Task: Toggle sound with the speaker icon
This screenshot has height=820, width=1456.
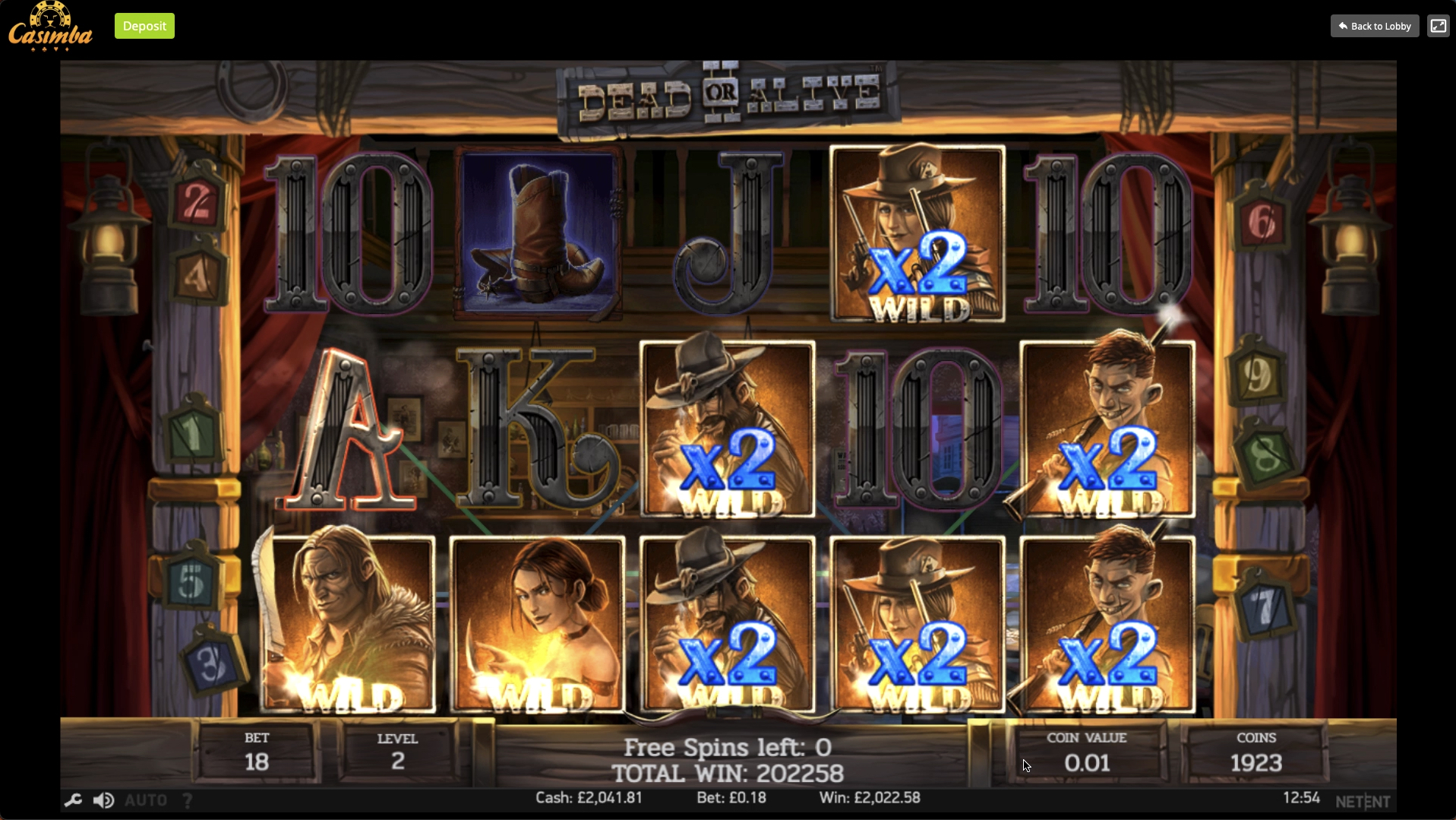Action: [x=103, y=799]
